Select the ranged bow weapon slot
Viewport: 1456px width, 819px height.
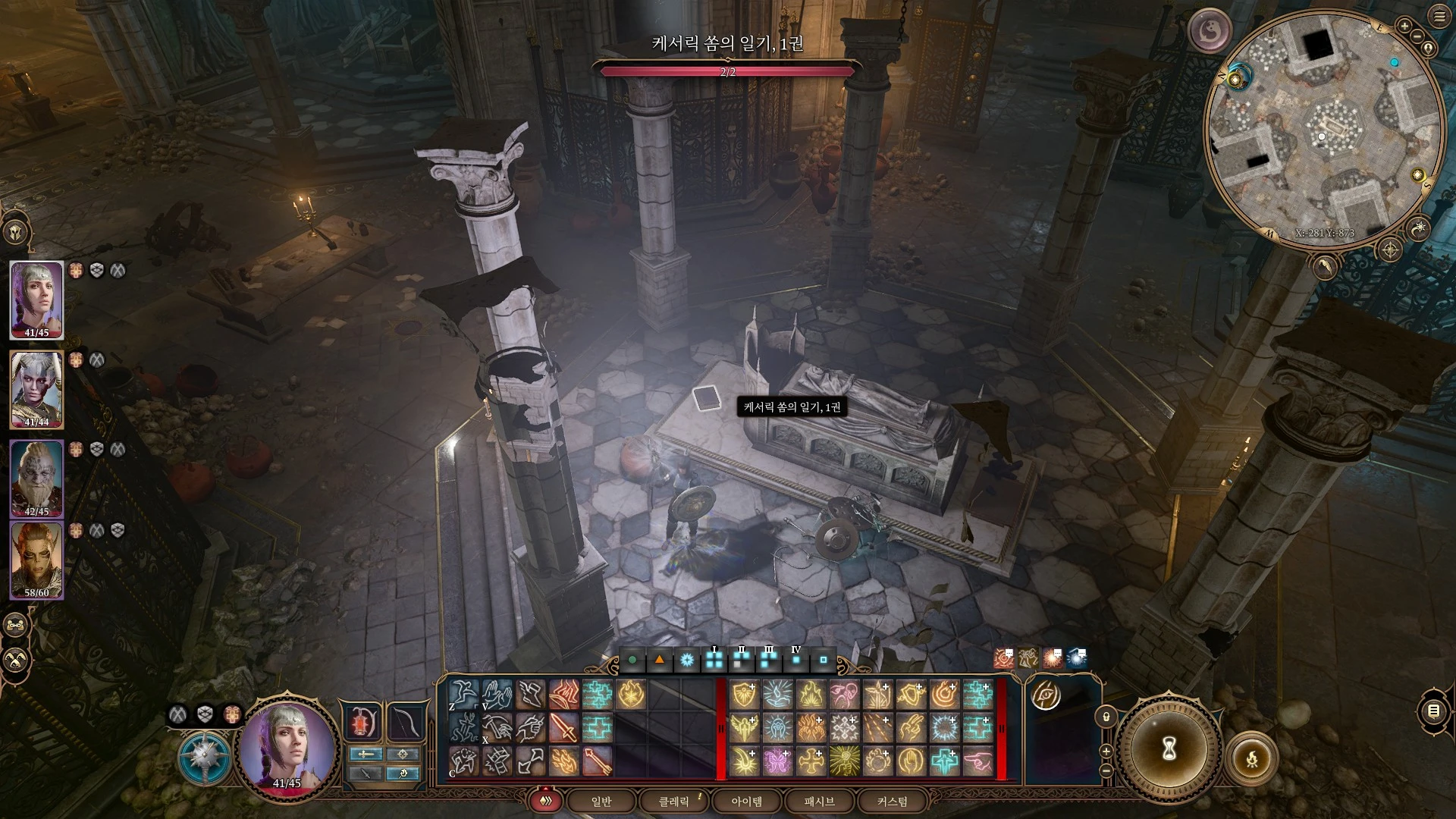(x=405, y=722)
